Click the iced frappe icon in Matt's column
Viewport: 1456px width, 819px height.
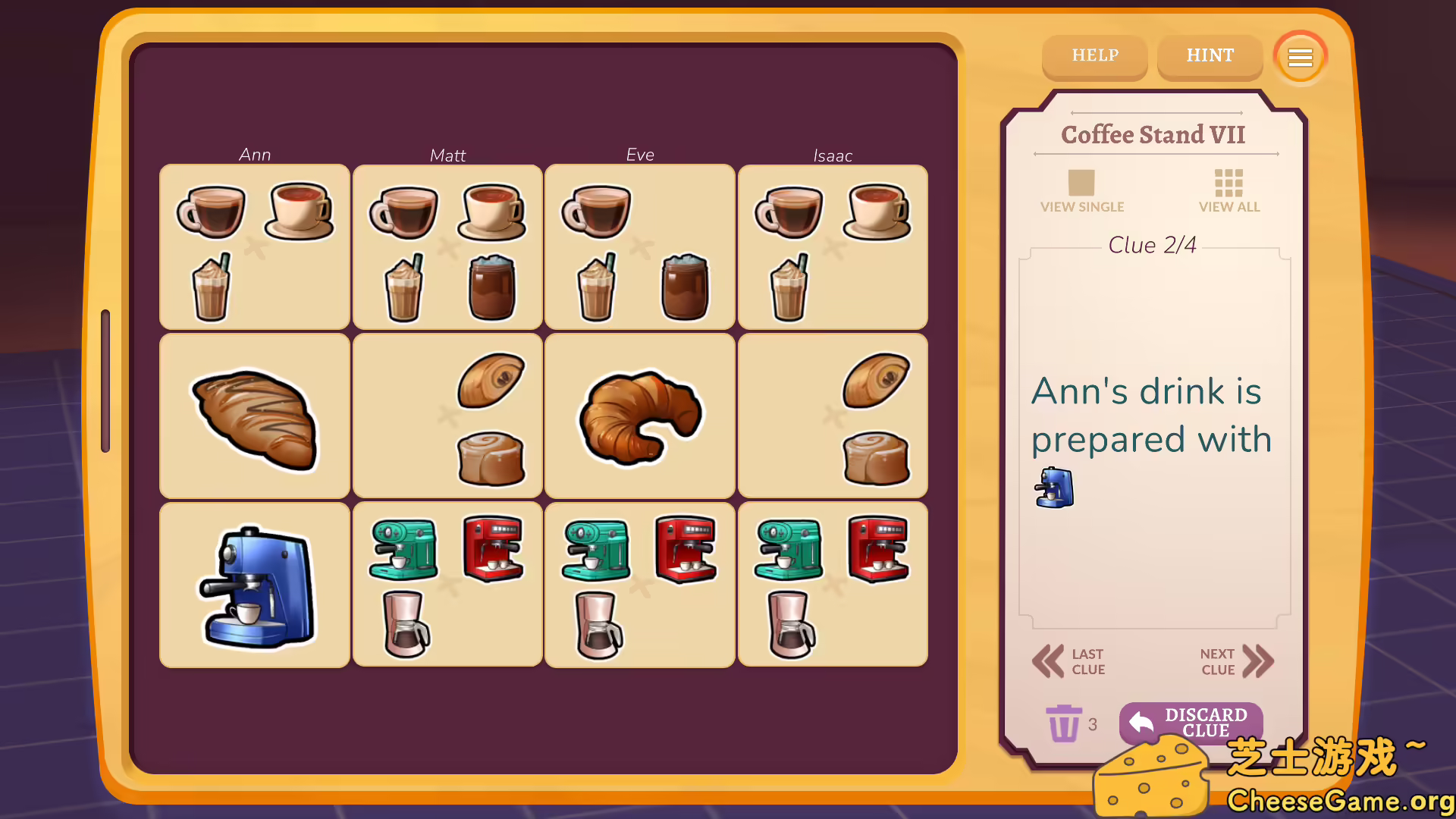pos(404,287)
